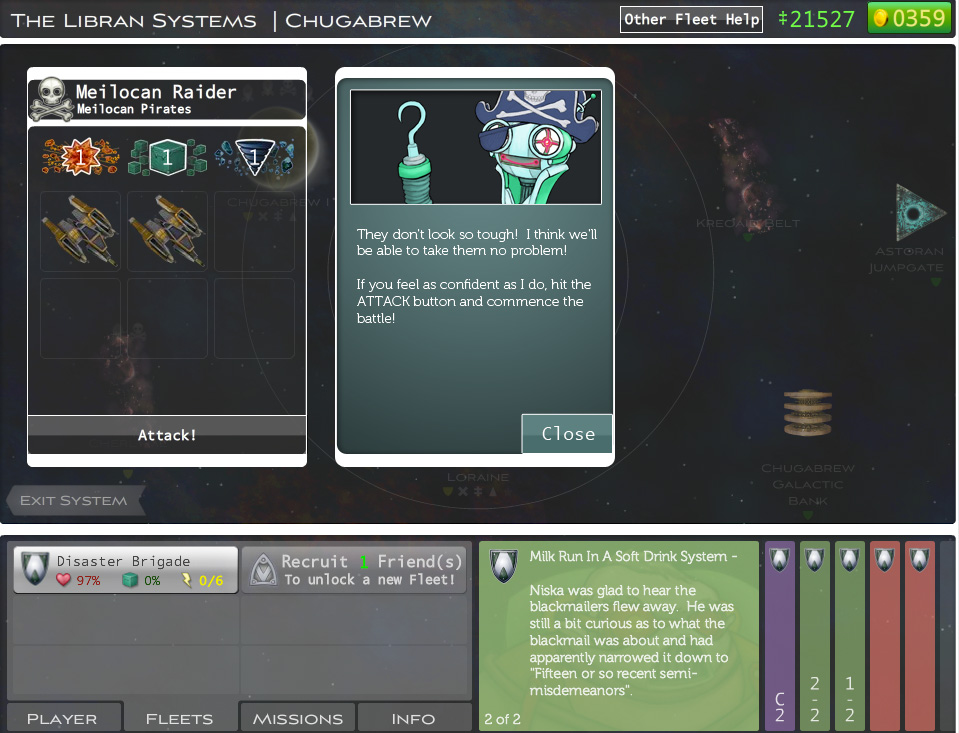This screenshot has width=959, height=733.
Task: Select the Disaster Brigade fleet
Action: [125, 569]
